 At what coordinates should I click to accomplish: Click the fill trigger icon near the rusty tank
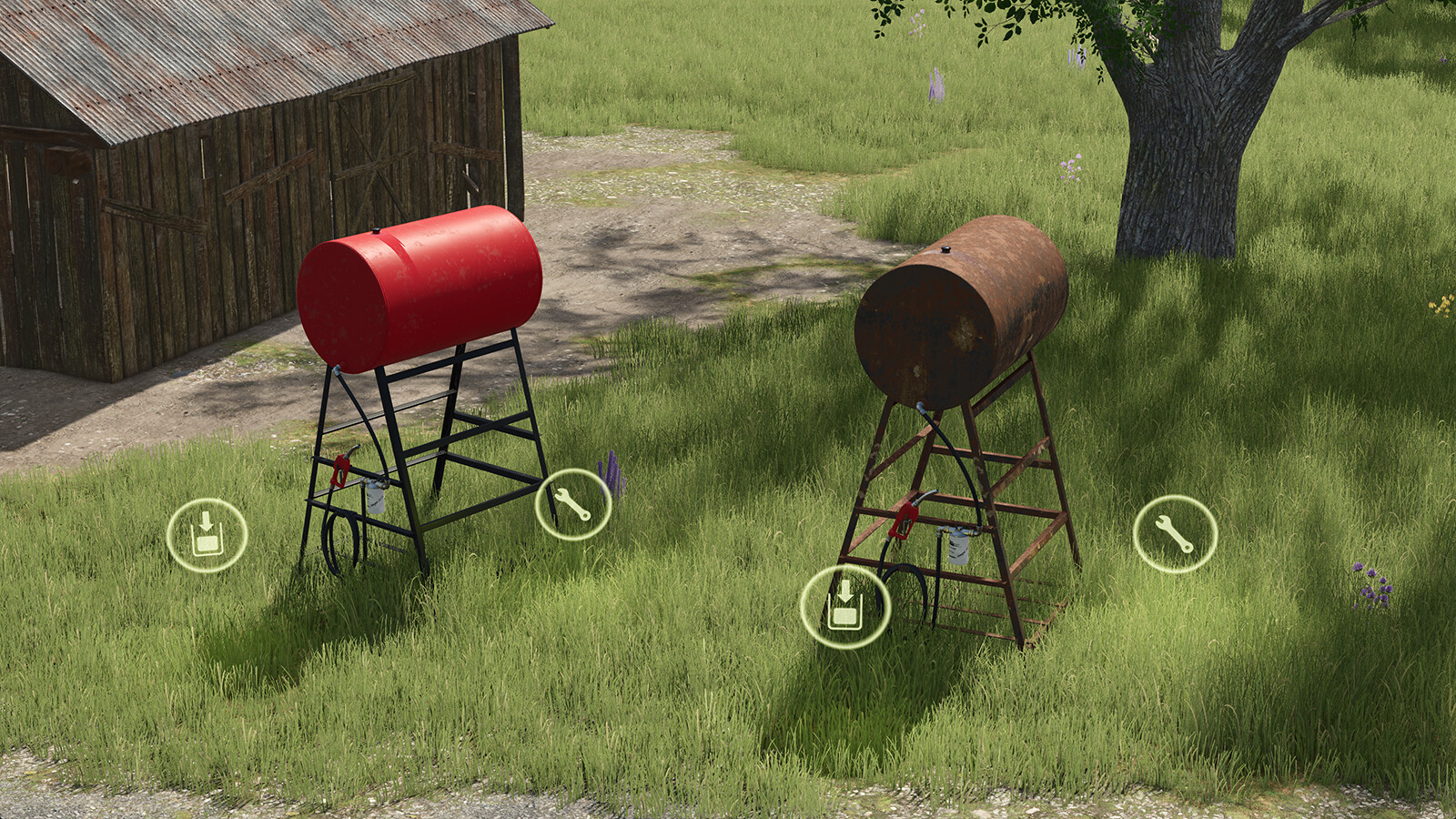pyautogui.click(x=845, y=608)
